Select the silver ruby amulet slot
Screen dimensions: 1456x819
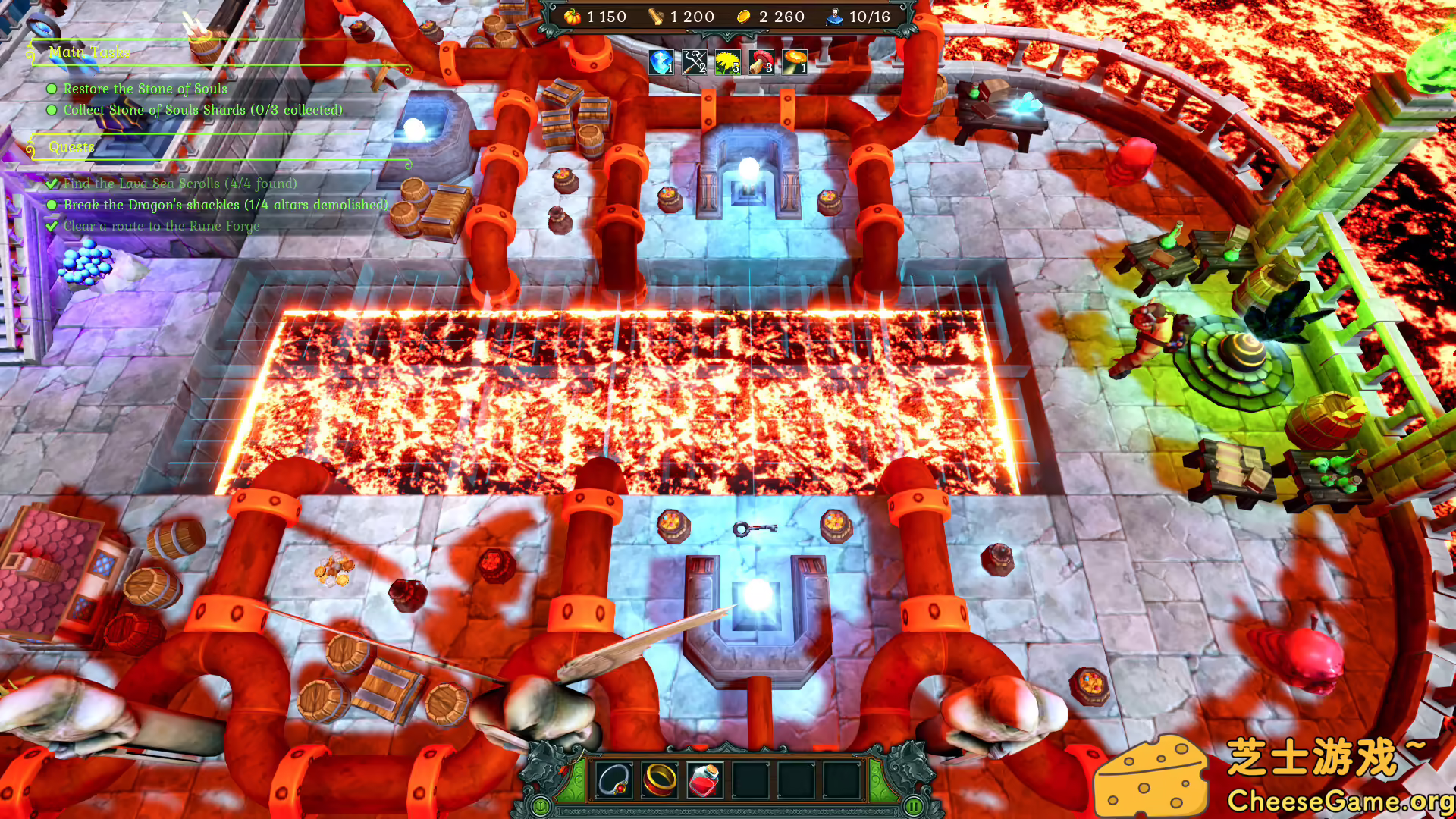[614, 780]
